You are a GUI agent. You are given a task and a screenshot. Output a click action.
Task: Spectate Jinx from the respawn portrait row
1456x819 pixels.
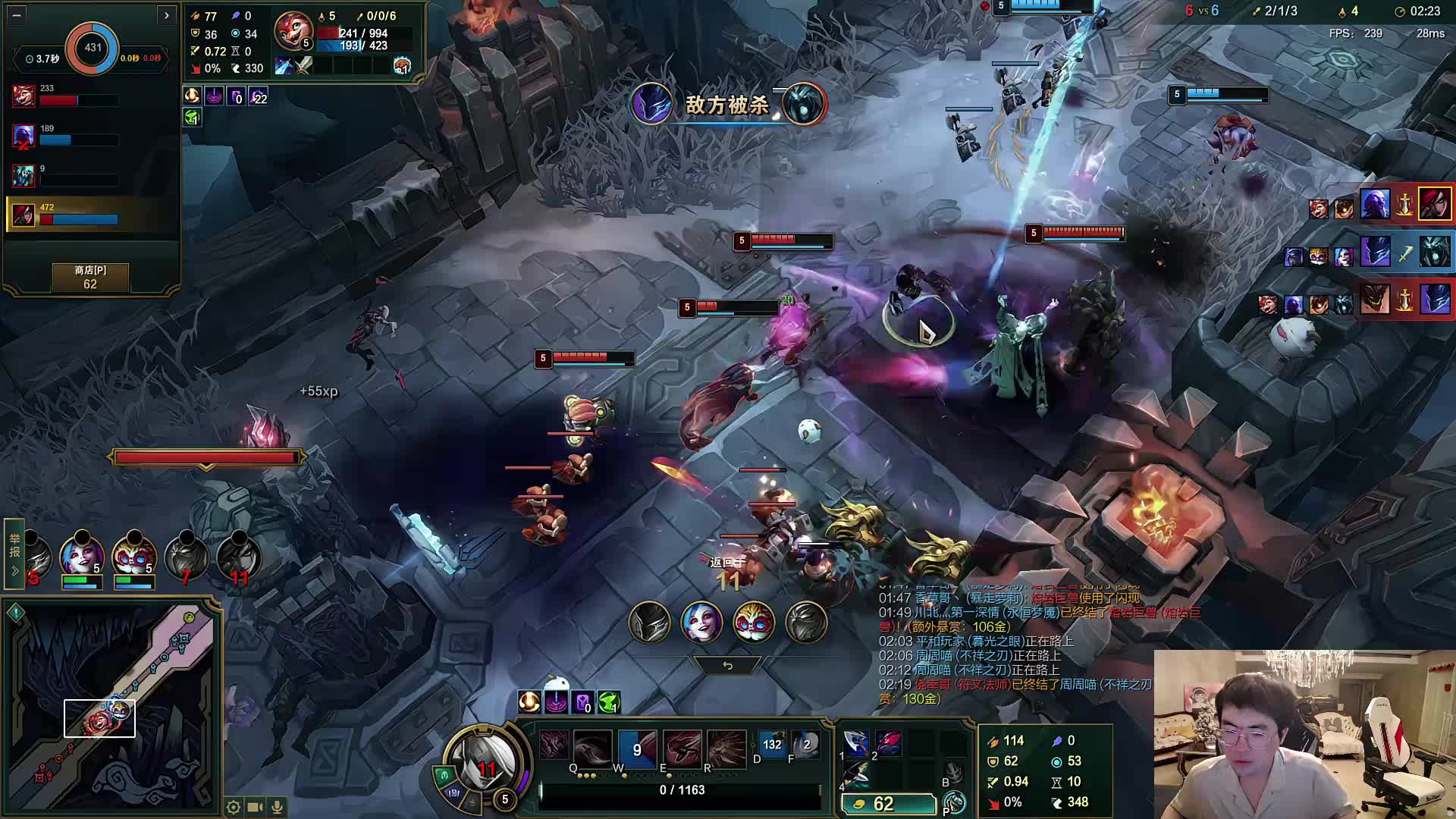coord(701,622)
